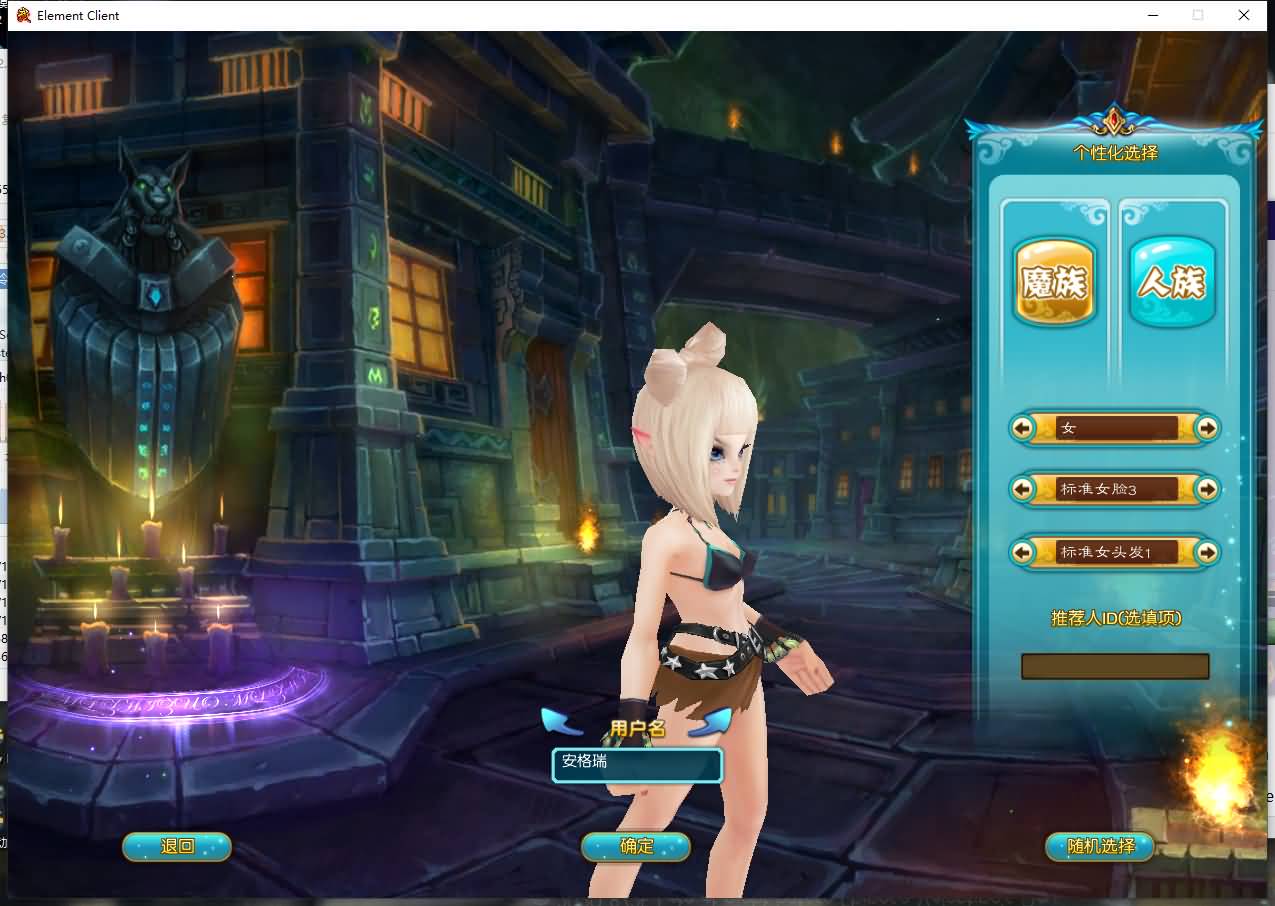This screenshot has height=906, width=1275.
Task: Confirm character with the 确定 button
Action: pos(636,847)
